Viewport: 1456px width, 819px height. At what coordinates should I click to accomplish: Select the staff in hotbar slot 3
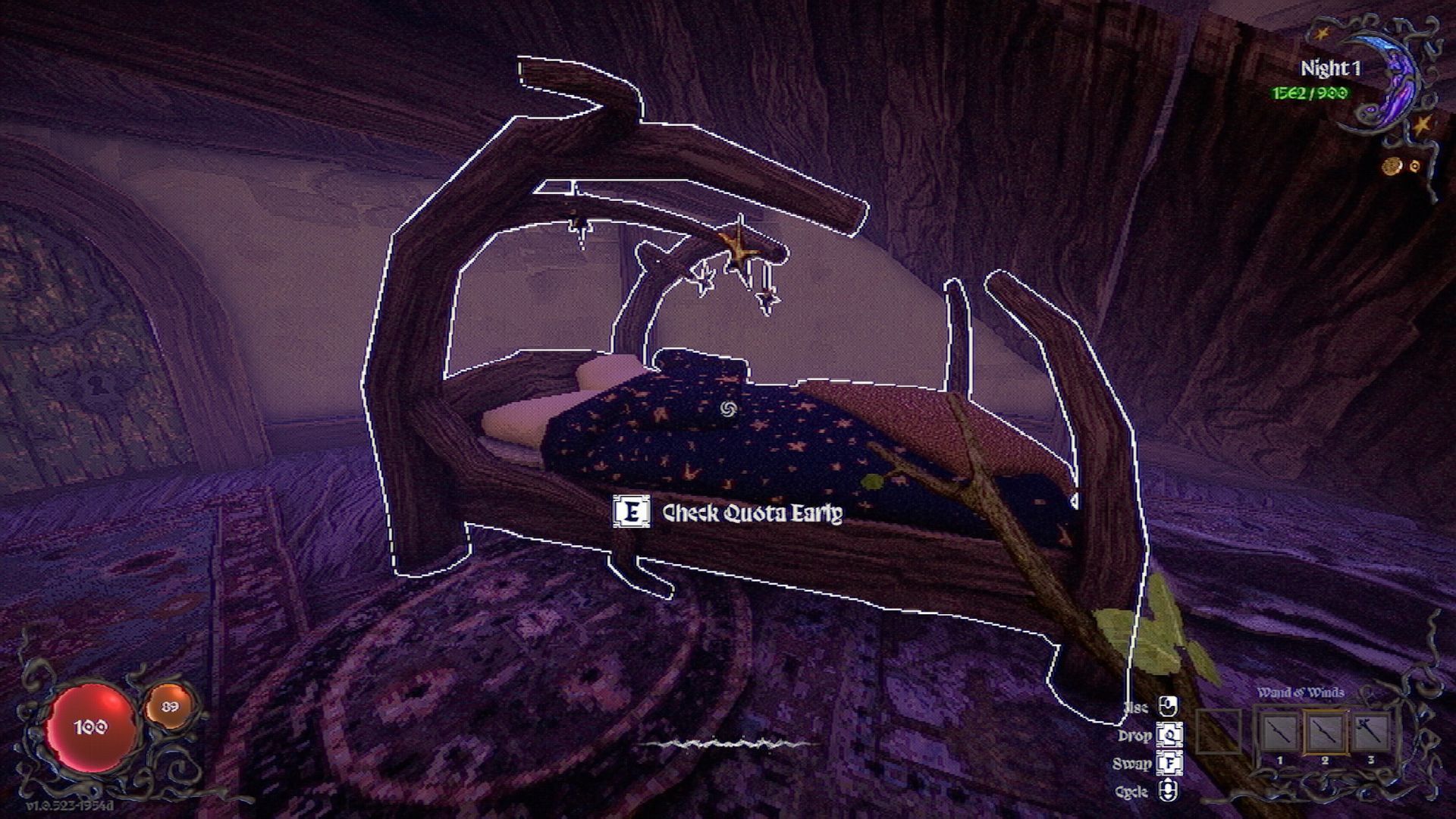pos(1371,733)
